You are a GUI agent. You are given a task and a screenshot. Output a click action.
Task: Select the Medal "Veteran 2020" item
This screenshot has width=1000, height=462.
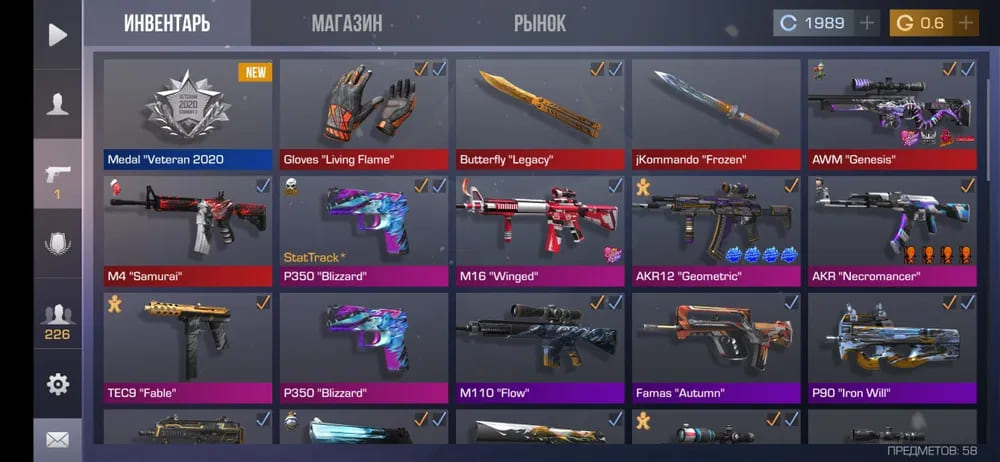188,113
